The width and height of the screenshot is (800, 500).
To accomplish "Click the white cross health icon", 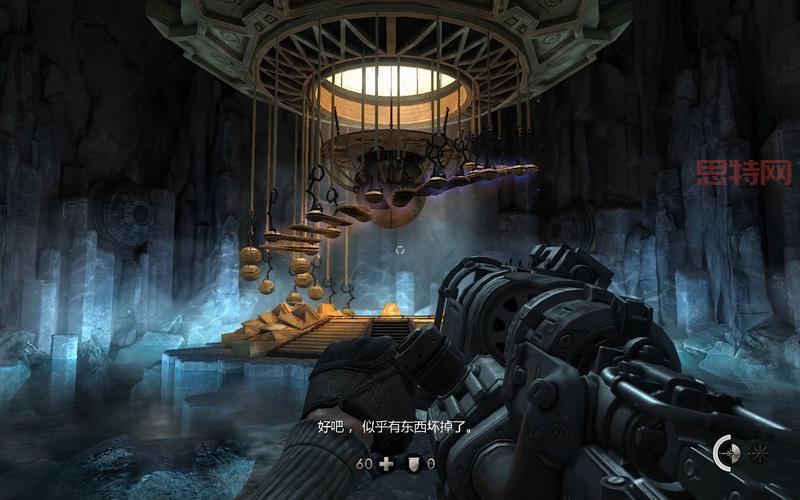I will (x=387, y=464).
